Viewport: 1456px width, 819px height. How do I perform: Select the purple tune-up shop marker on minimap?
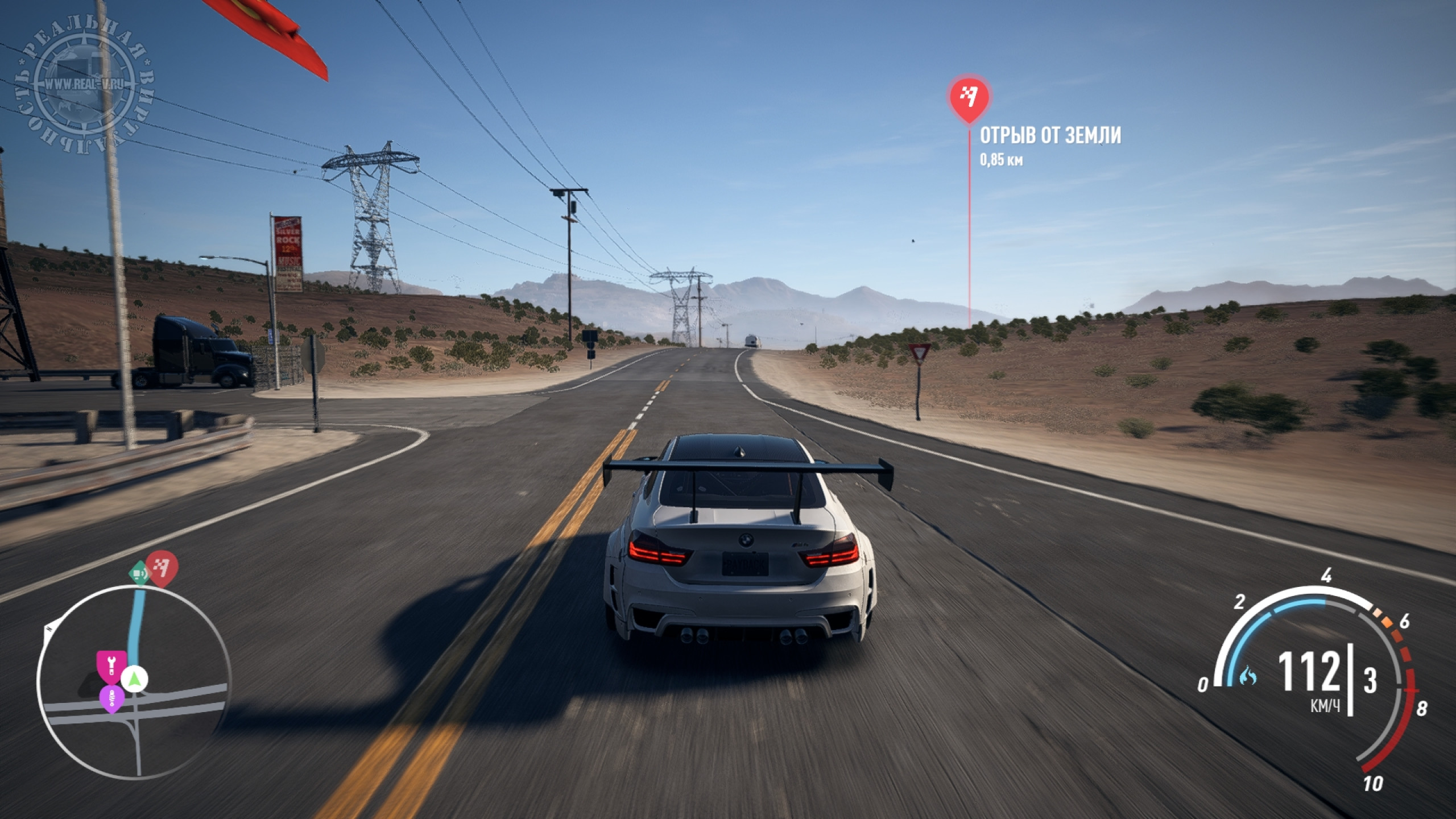(111, 698)
